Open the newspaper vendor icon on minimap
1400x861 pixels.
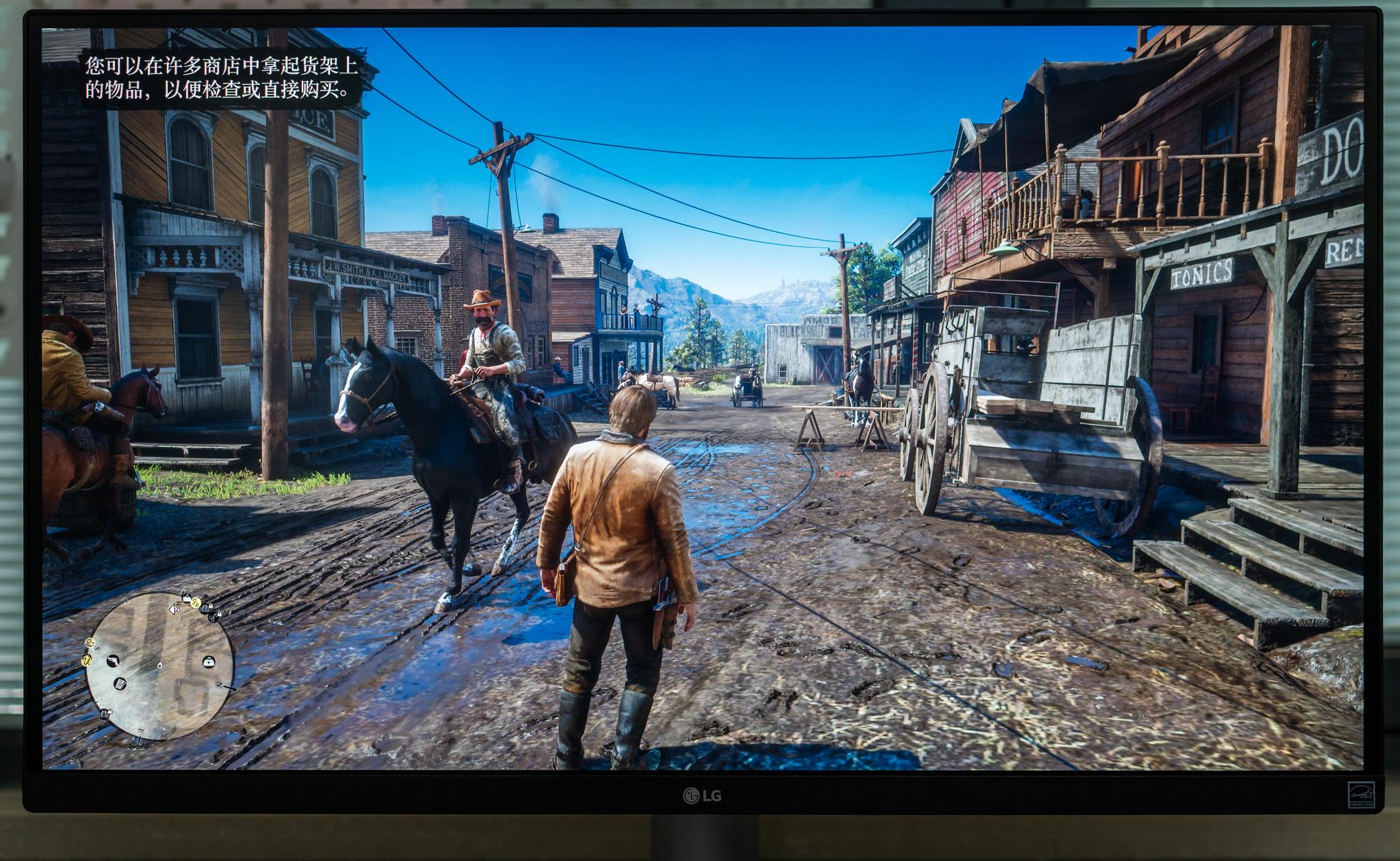(x=120, y=684)
